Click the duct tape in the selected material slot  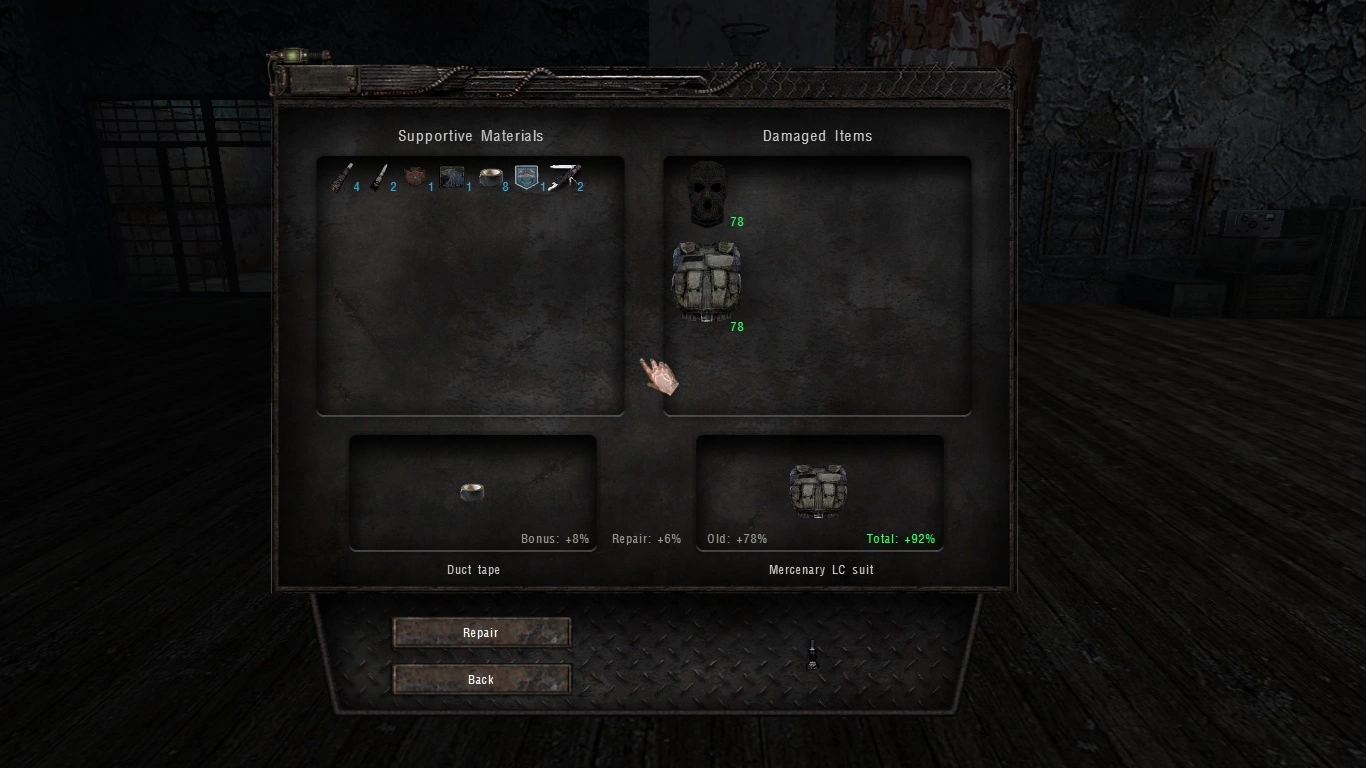[472, 491]
